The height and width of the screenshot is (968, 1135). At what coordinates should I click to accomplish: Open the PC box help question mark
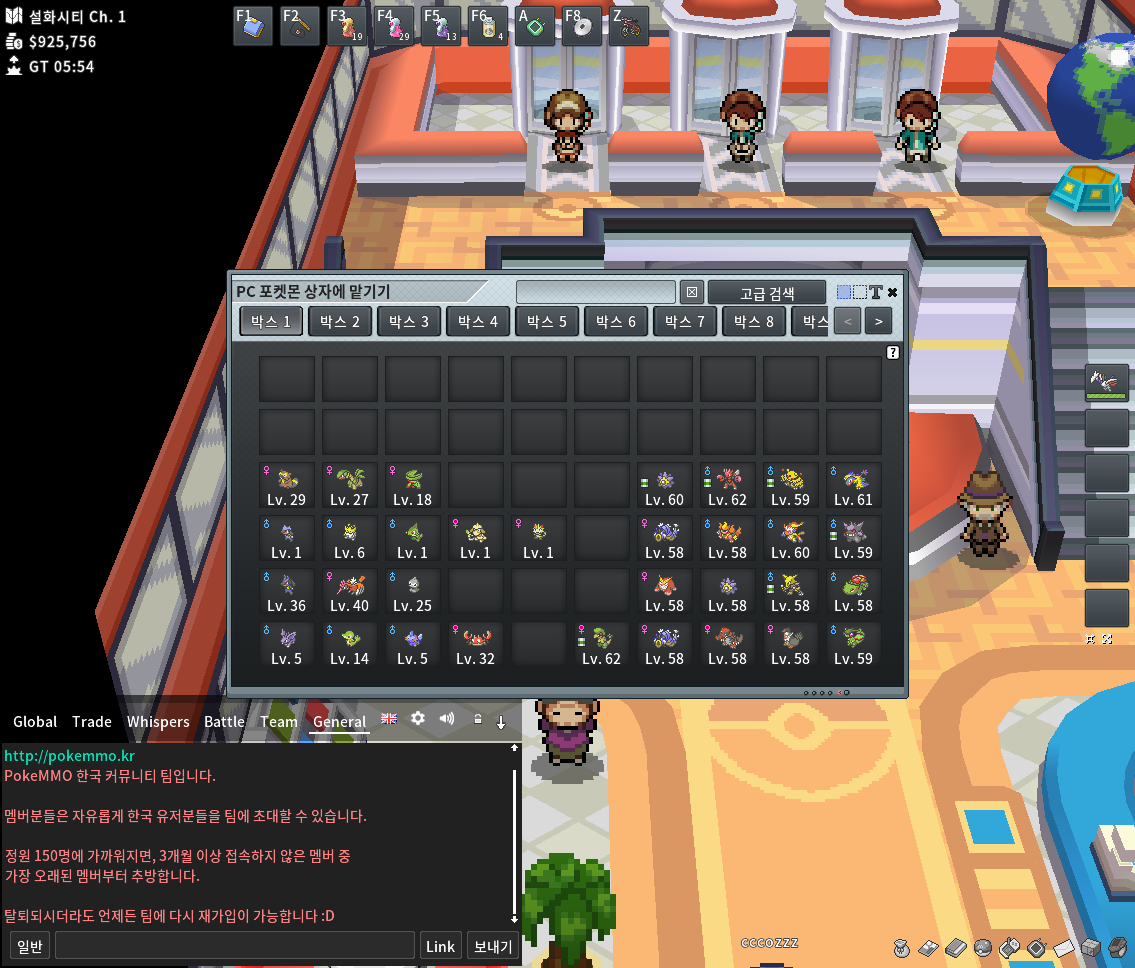pyautogui.click(x=893, y=353)
